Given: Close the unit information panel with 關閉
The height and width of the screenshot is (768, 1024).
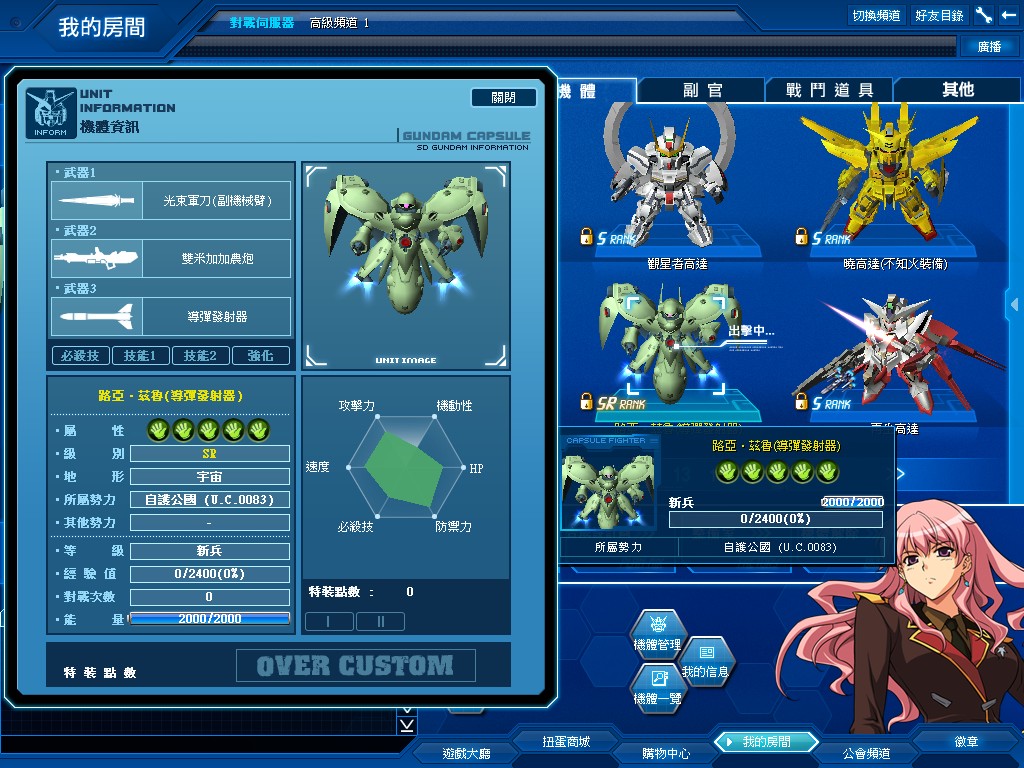Looking at the screenshot, I should tap(504, 97).
